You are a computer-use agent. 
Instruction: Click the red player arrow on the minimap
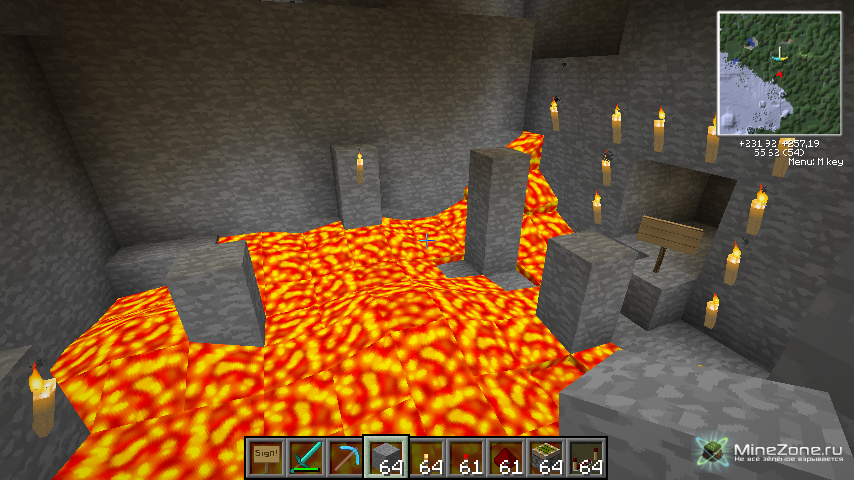click(x=778, y=76)
